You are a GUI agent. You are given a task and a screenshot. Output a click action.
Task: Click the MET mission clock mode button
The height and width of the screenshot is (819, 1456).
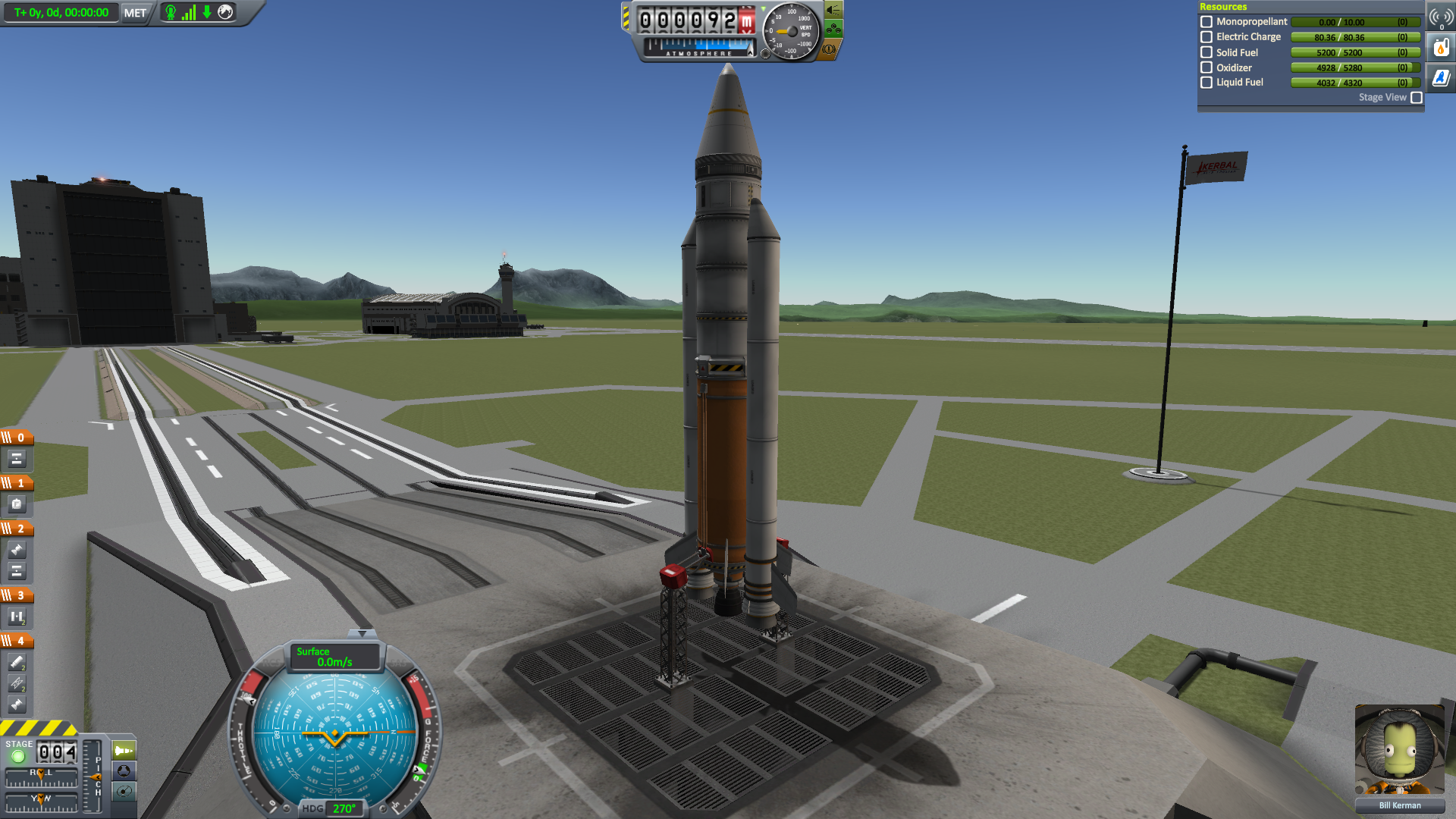click(x=135, y=13)
